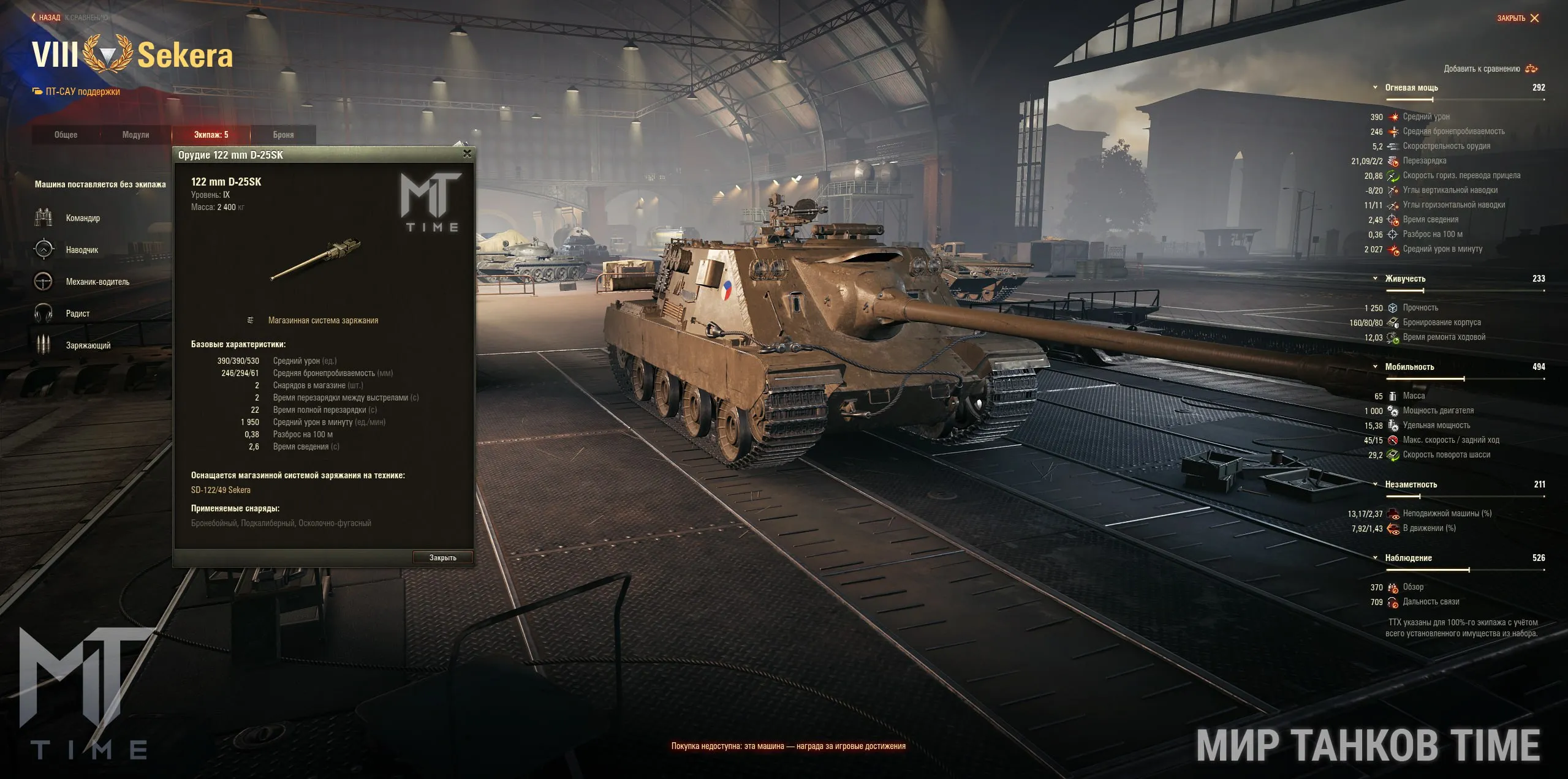Switch to the Общее tab
The width and height of the screenshot is (1568, 779).
pos(66,135)
